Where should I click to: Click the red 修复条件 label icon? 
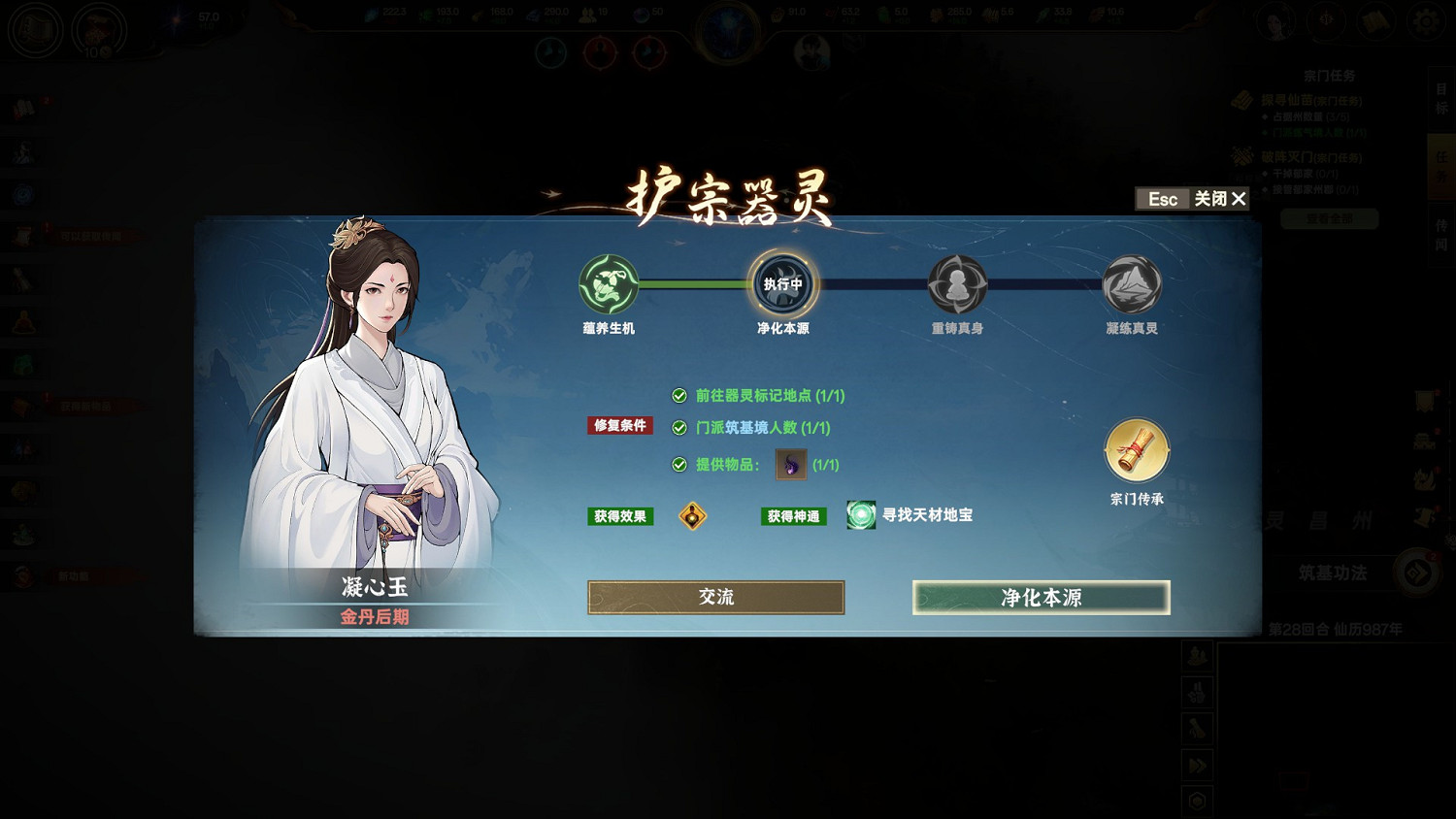click(619, 425)
